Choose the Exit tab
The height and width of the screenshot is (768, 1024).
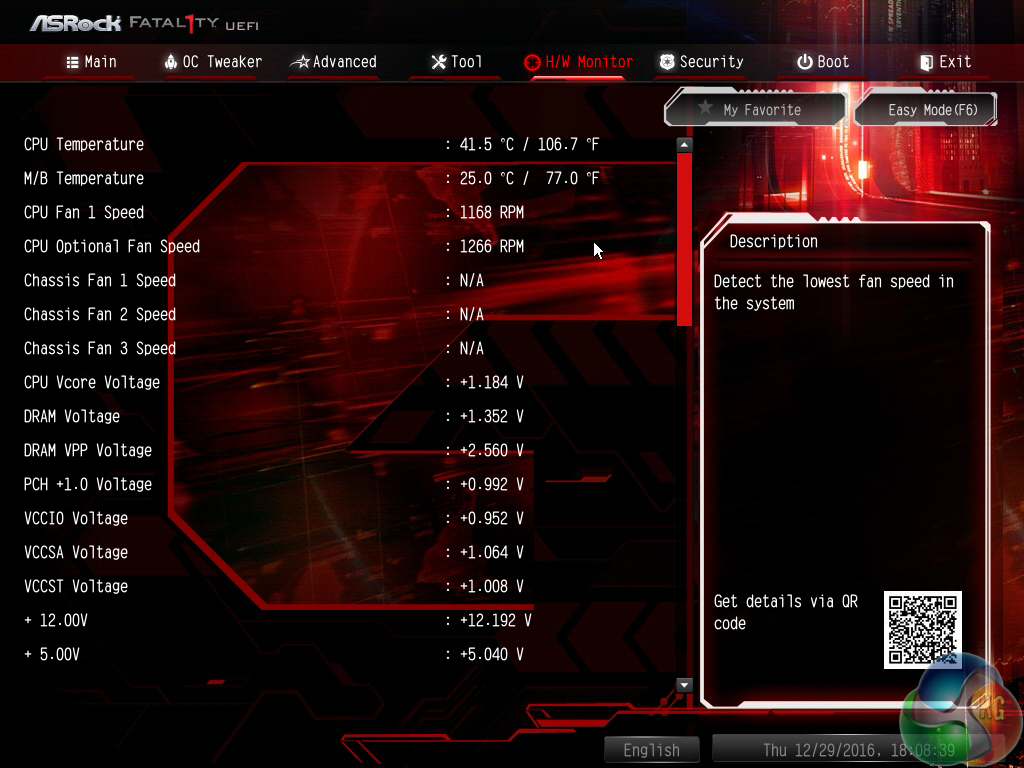945,62
